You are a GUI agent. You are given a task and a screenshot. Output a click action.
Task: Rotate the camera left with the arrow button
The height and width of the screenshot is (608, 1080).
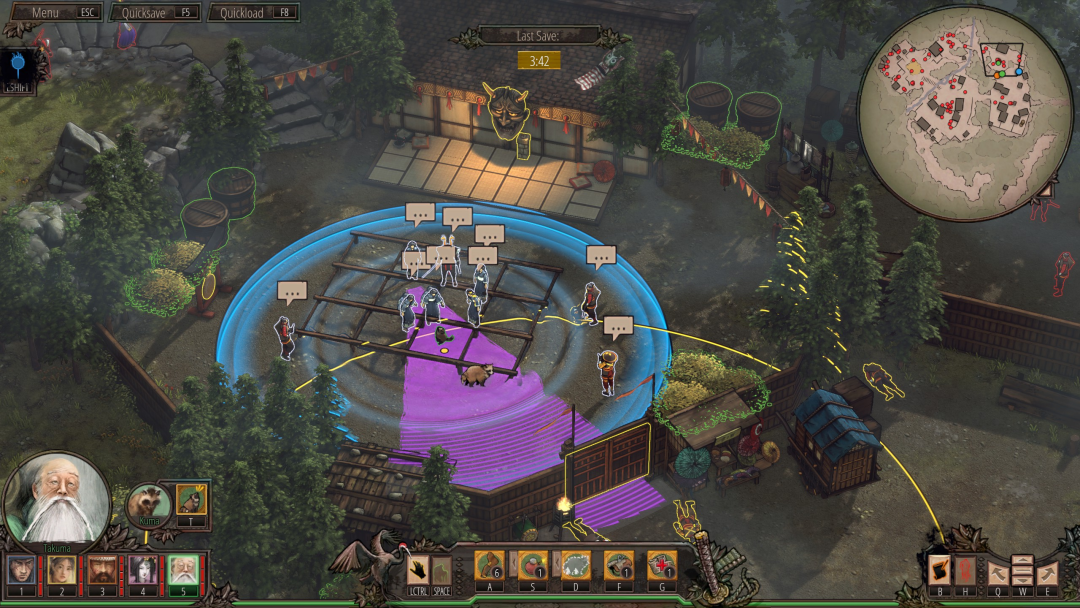(x=996, y=572)
